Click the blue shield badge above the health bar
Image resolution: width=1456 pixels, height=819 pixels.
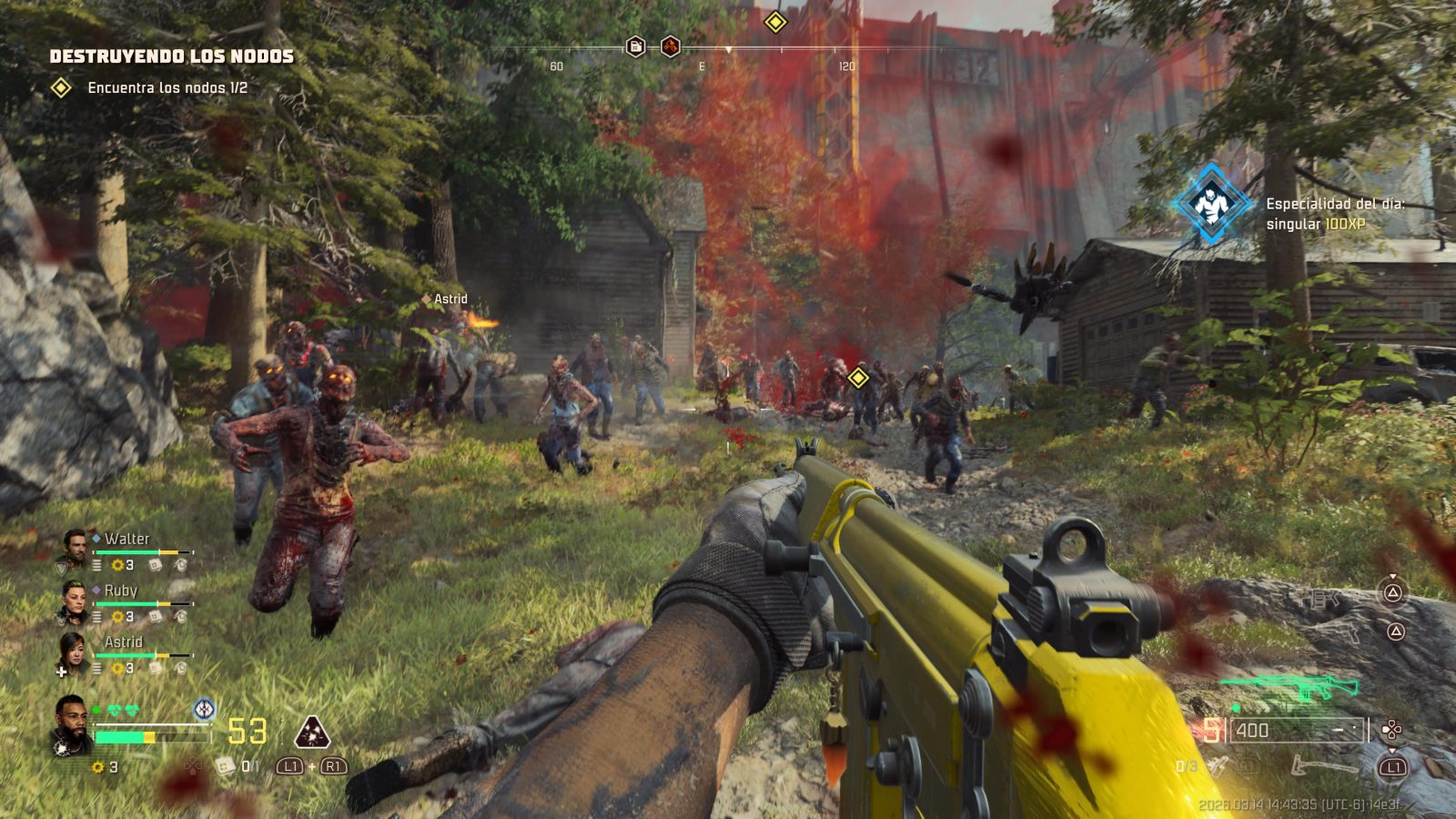coord(205,709)
